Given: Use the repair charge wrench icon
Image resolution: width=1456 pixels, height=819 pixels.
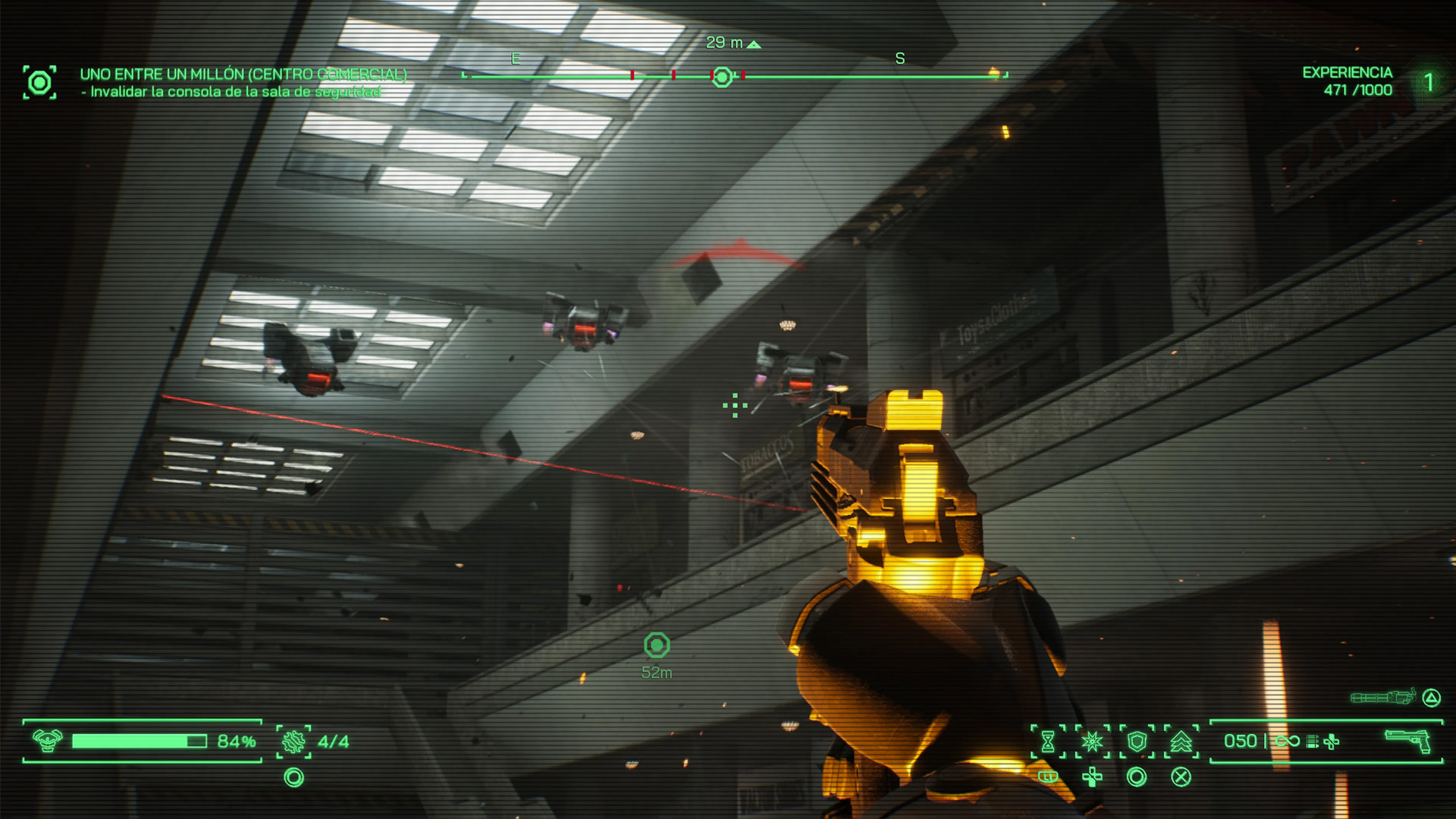Looking at the screenshot, I should point(293,741).
